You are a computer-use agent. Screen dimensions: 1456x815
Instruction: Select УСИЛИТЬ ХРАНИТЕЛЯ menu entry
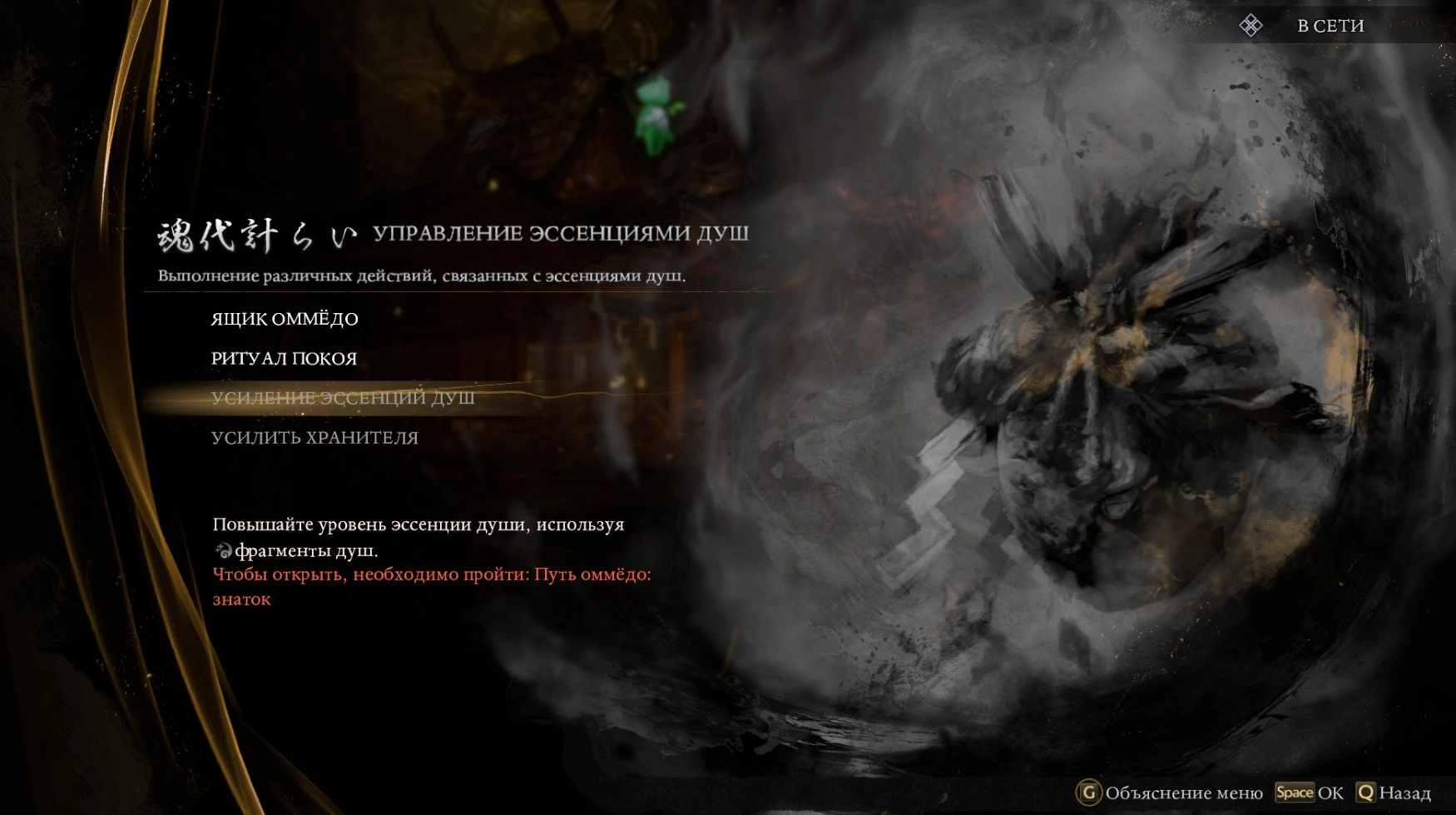coord(314,438)
